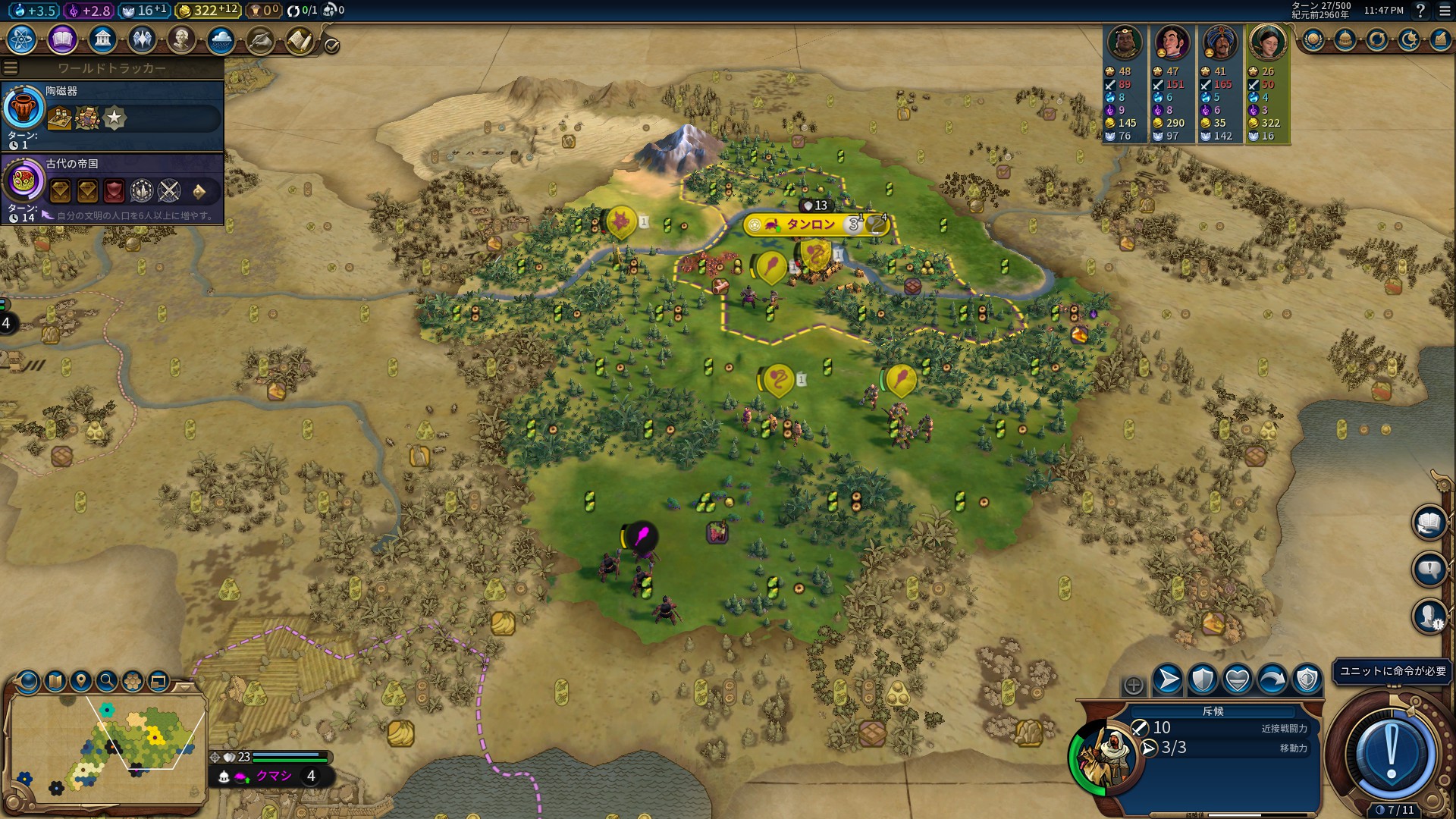Open the help Civilopedia question mark
Image resolution: width=1456 pixels, height=819 pixels.
coord(1420,11)
